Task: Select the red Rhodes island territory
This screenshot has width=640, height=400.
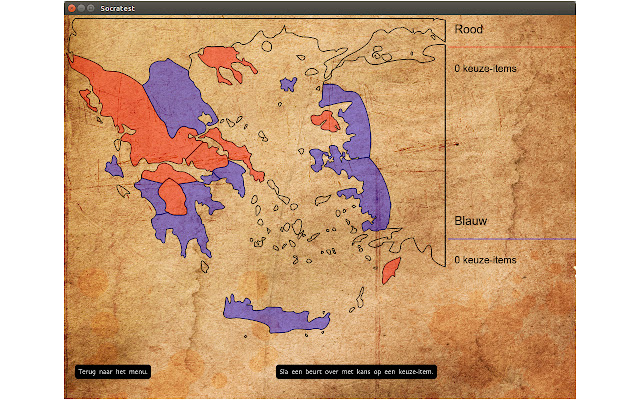Action: coord(391,268)
